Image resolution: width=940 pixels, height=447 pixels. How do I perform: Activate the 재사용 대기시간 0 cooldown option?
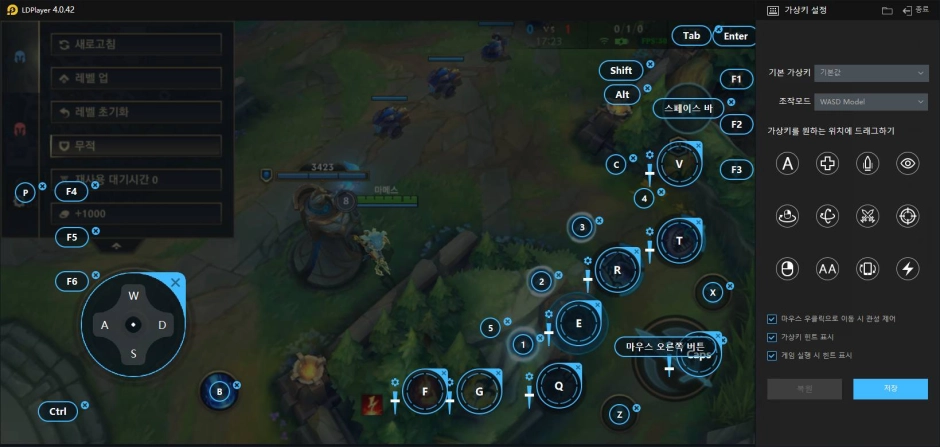135,179
